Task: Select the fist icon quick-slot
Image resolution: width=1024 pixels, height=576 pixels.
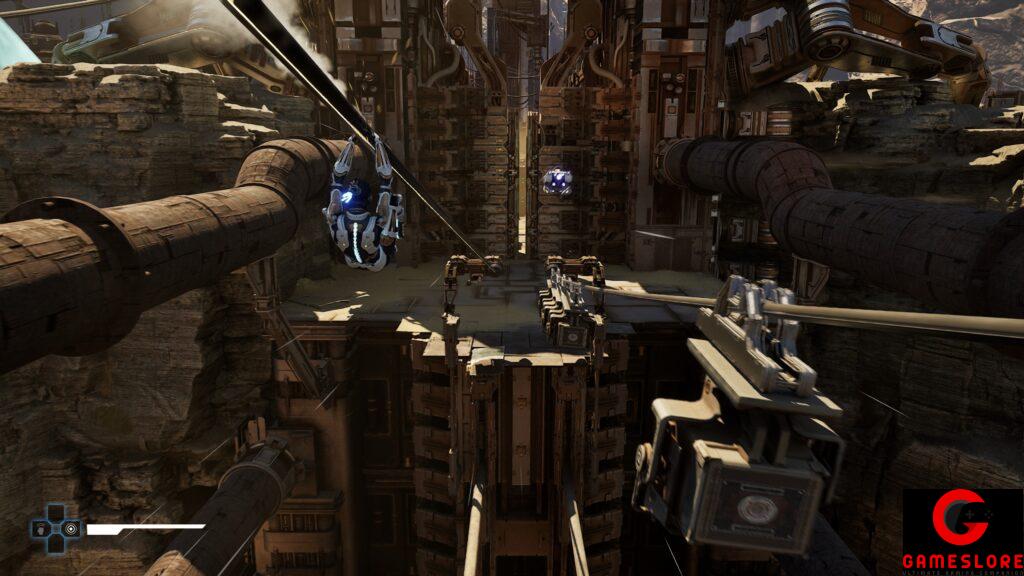Action: [x=41, y=529]
